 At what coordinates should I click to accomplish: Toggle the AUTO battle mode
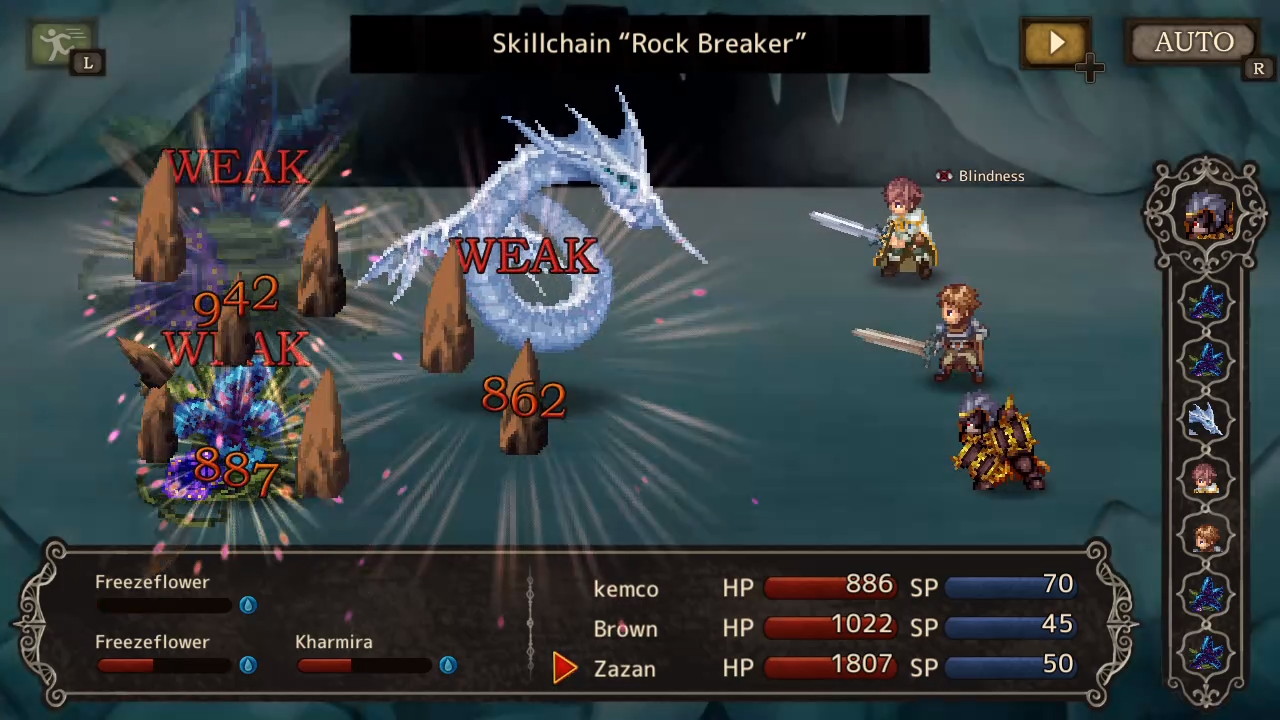[1193, 42]
